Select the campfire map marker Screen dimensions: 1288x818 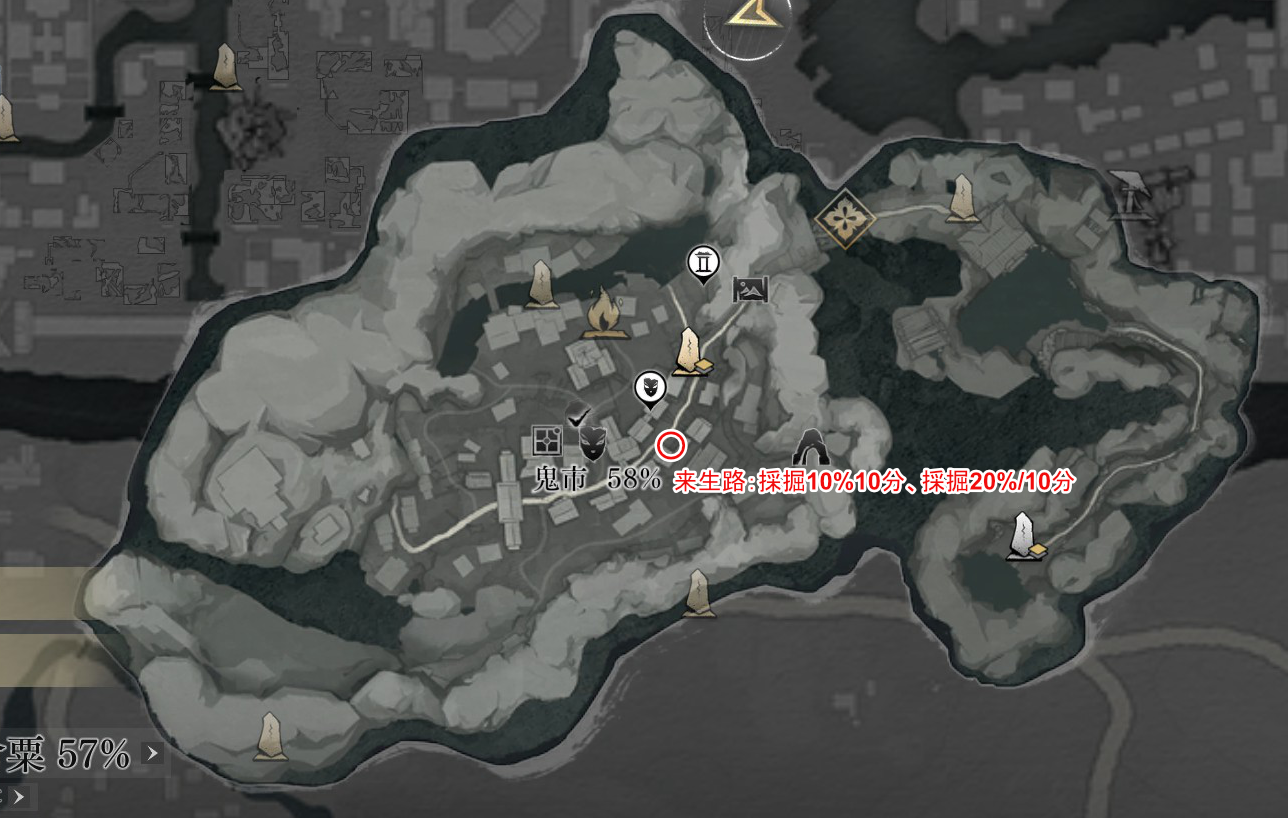pyautogui.click(x=604, y=313)
